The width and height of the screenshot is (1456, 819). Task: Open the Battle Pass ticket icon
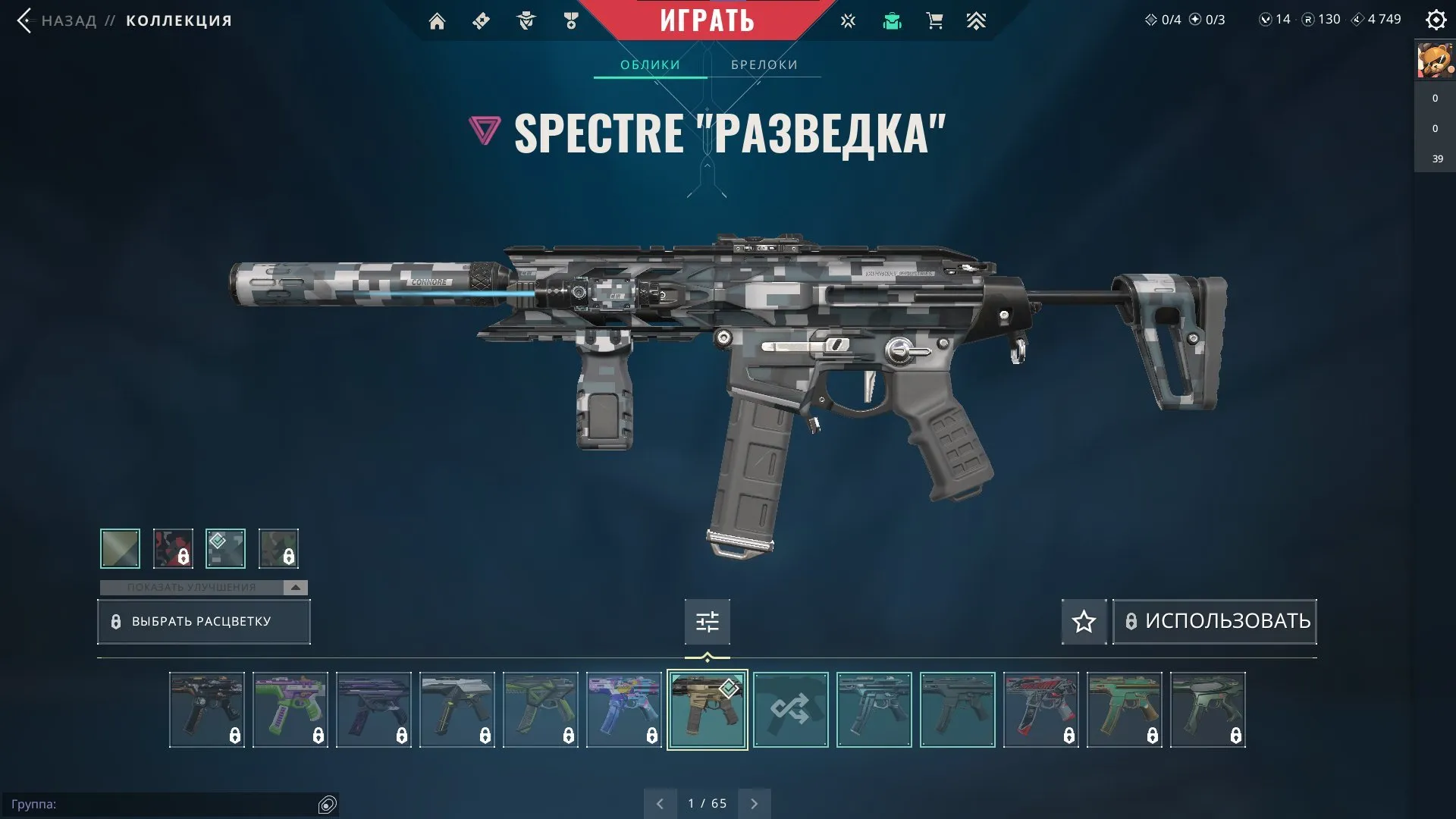[480, 20]
